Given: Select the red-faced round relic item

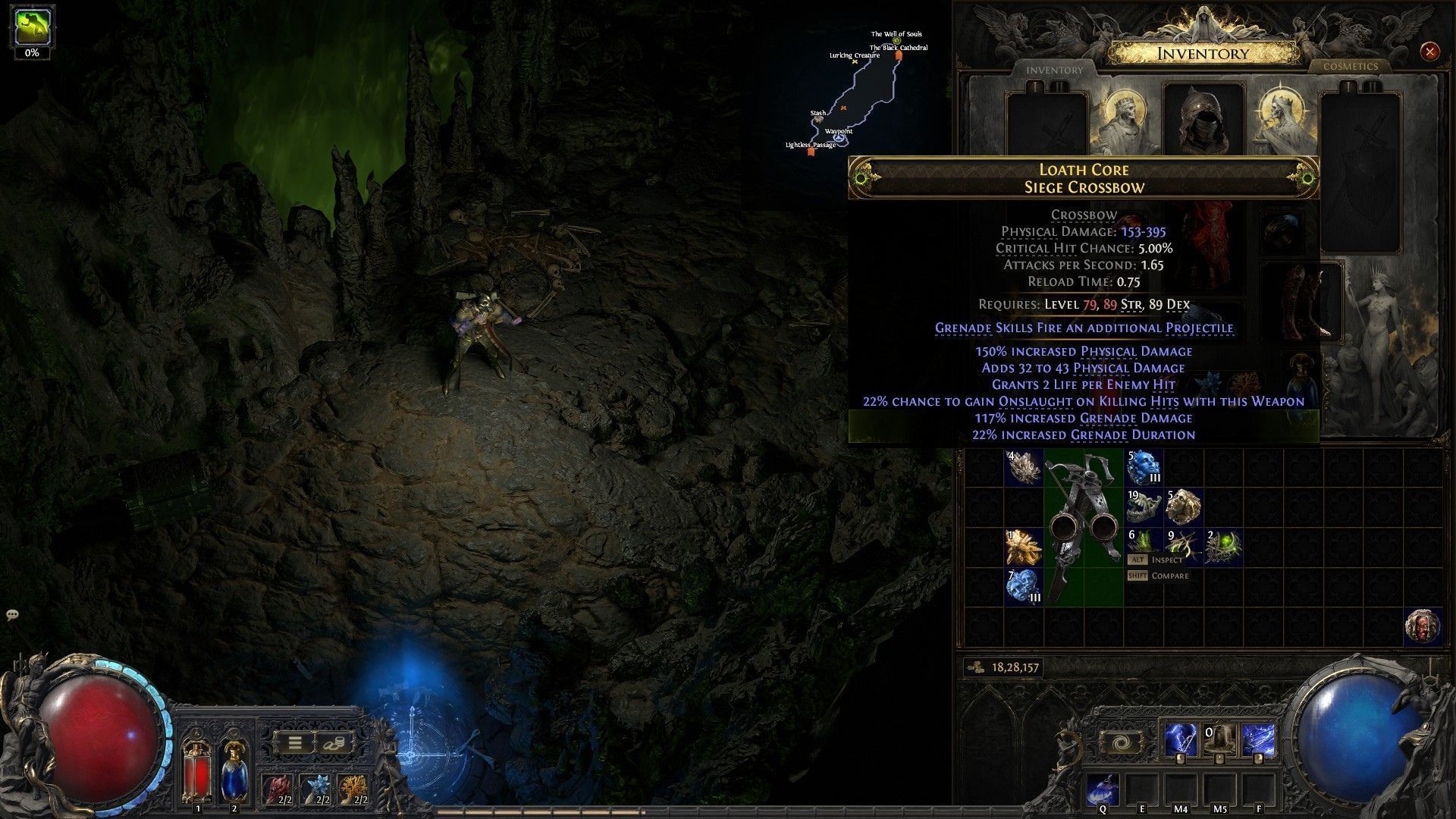Looking at the screenshot, I should (x=1422, y=626).
